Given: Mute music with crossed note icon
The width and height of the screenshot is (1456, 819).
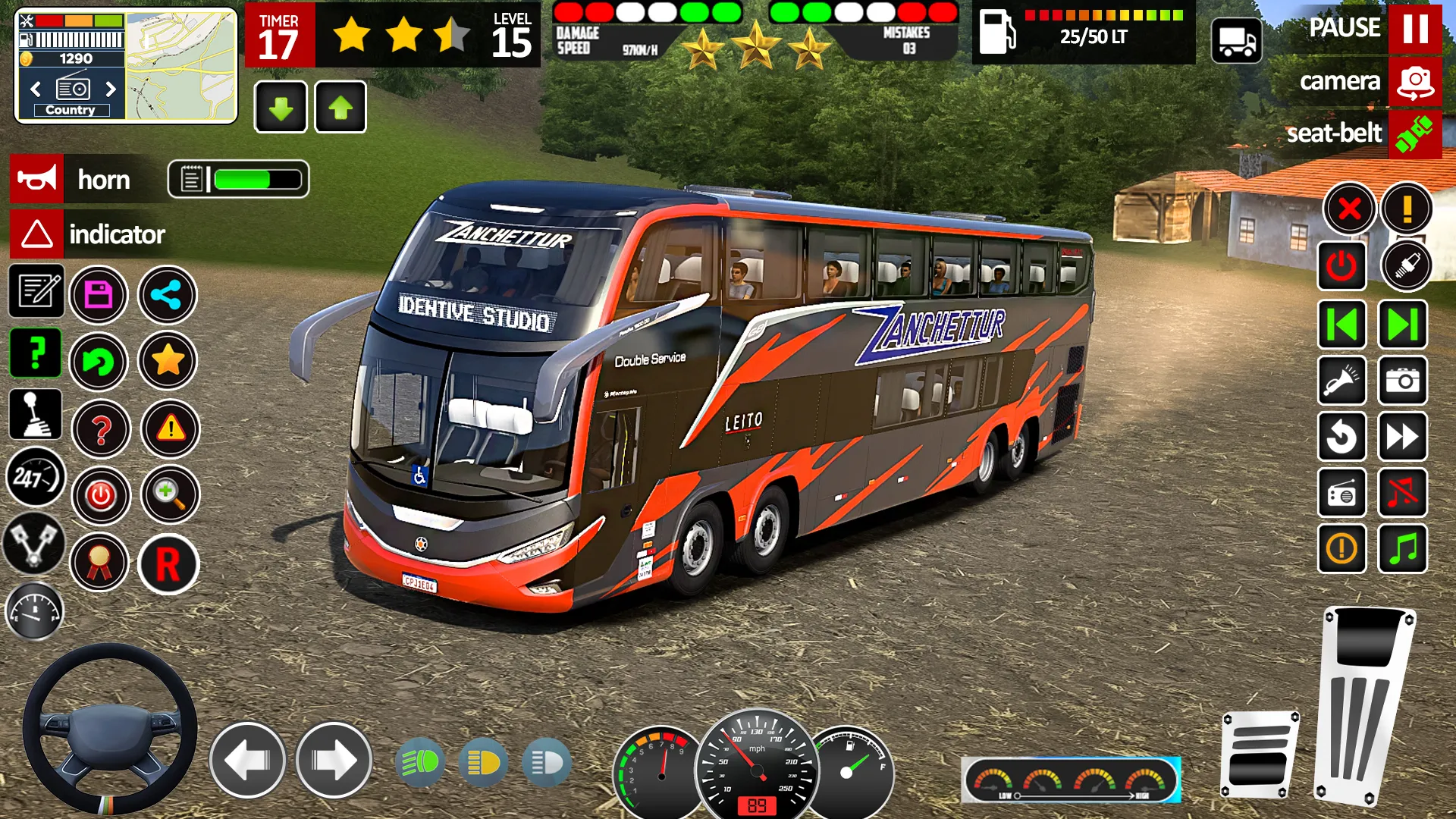Looking at the screenshot, I should pos(1402,493).
